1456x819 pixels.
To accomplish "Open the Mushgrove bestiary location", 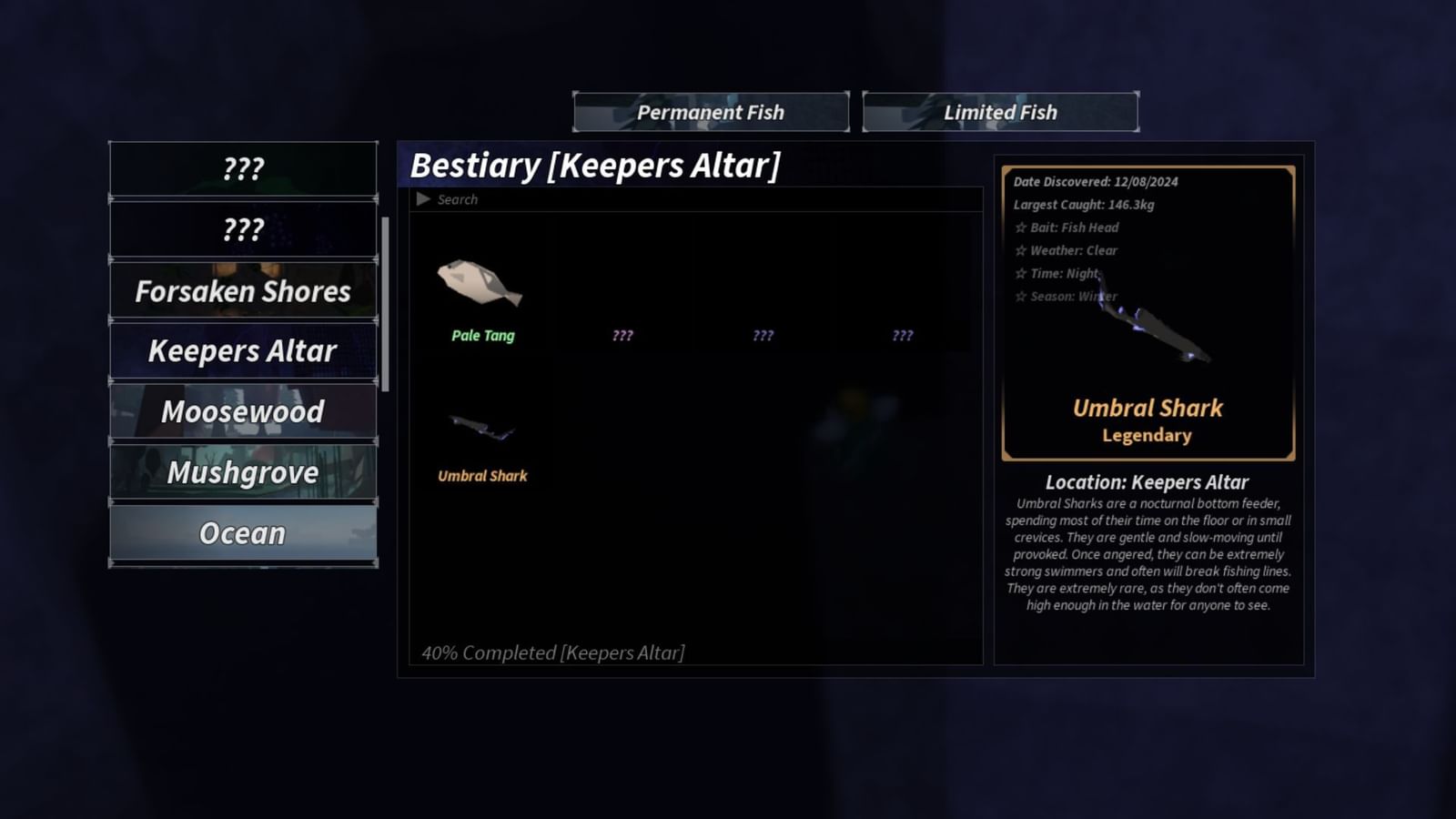I will click(242, 472).
